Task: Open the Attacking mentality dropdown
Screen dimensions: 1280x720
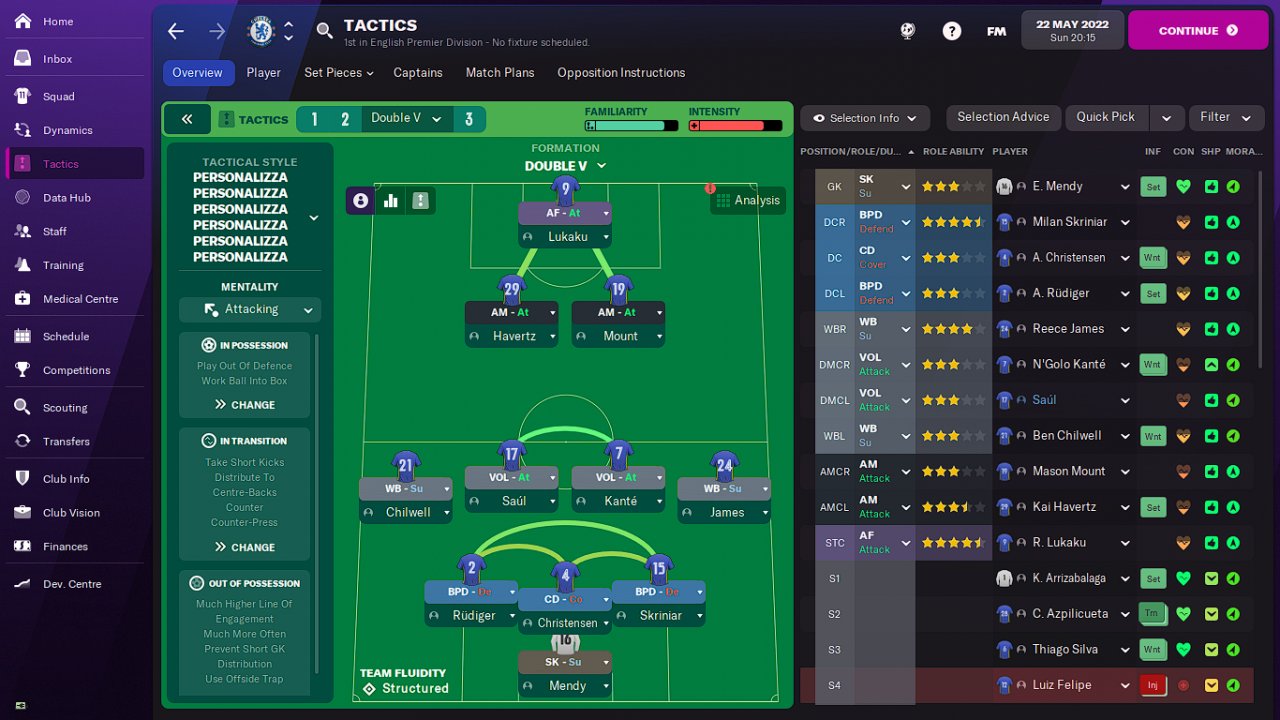Action: click(x=250, y=310)
